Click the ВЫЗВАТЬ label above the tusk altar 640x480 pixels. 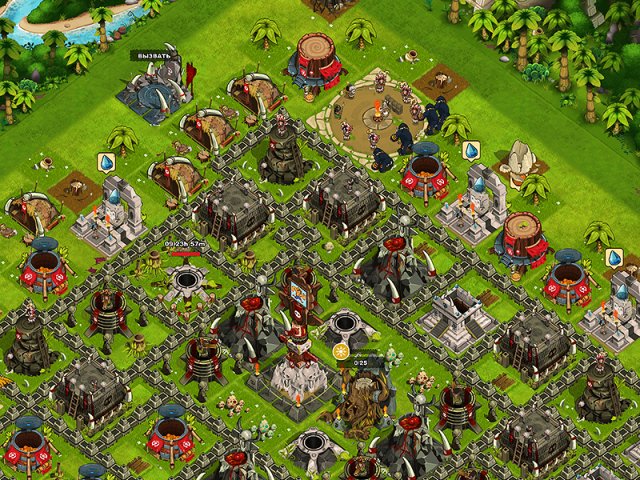(155, 56)
